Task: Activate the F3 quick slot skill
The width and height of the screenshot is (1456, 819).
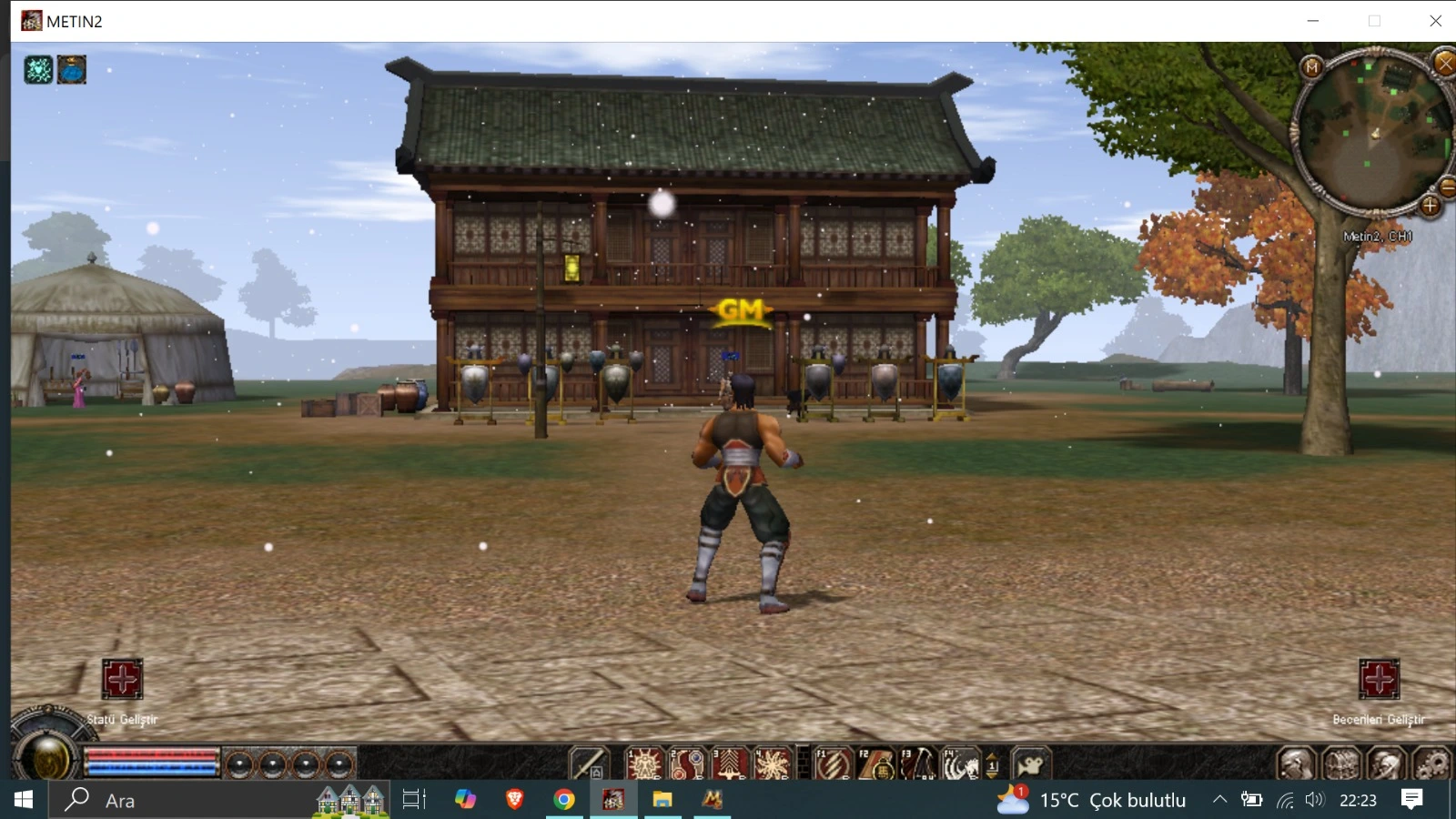Action: tap(917, 763)
